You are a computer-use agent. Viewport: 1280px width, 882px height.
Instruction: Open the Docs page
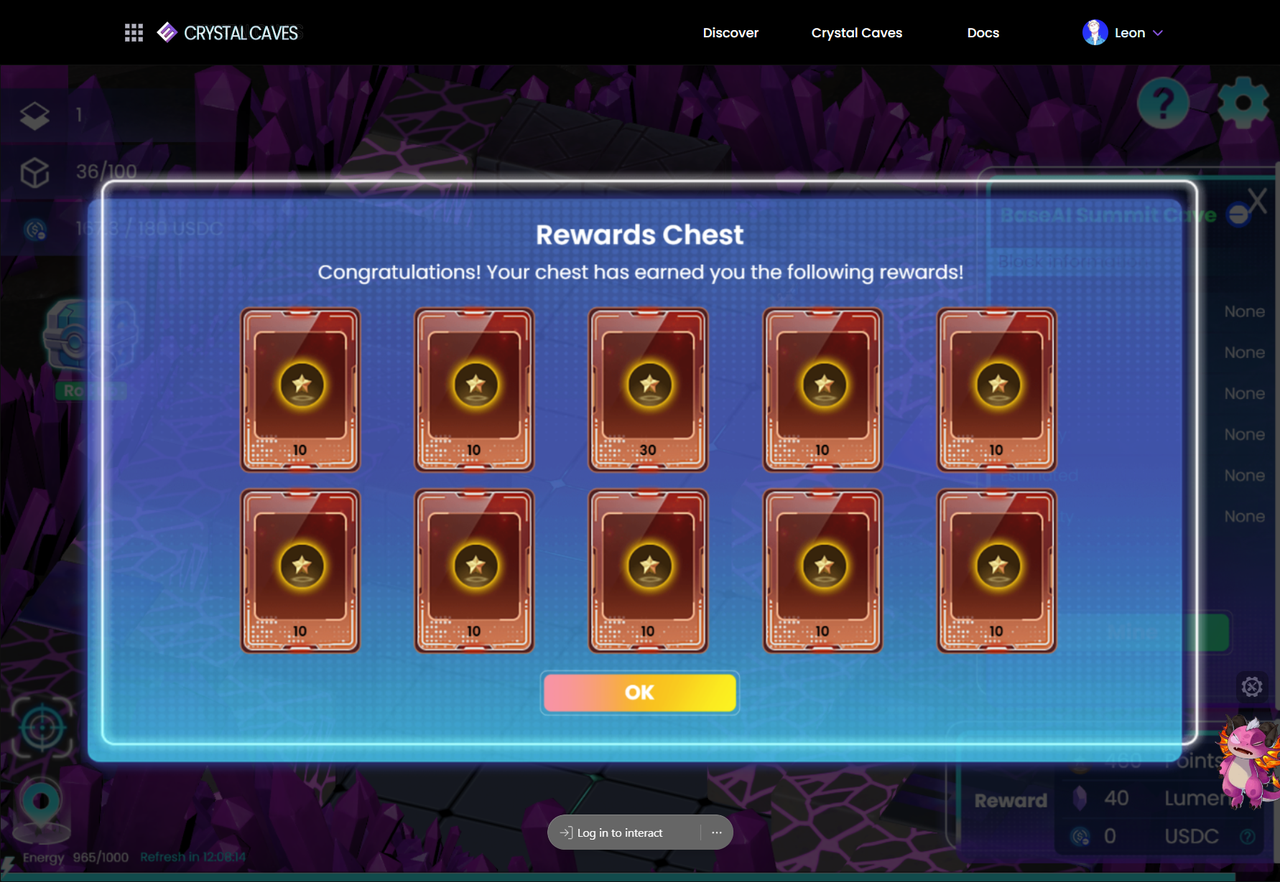pos(983,33)
